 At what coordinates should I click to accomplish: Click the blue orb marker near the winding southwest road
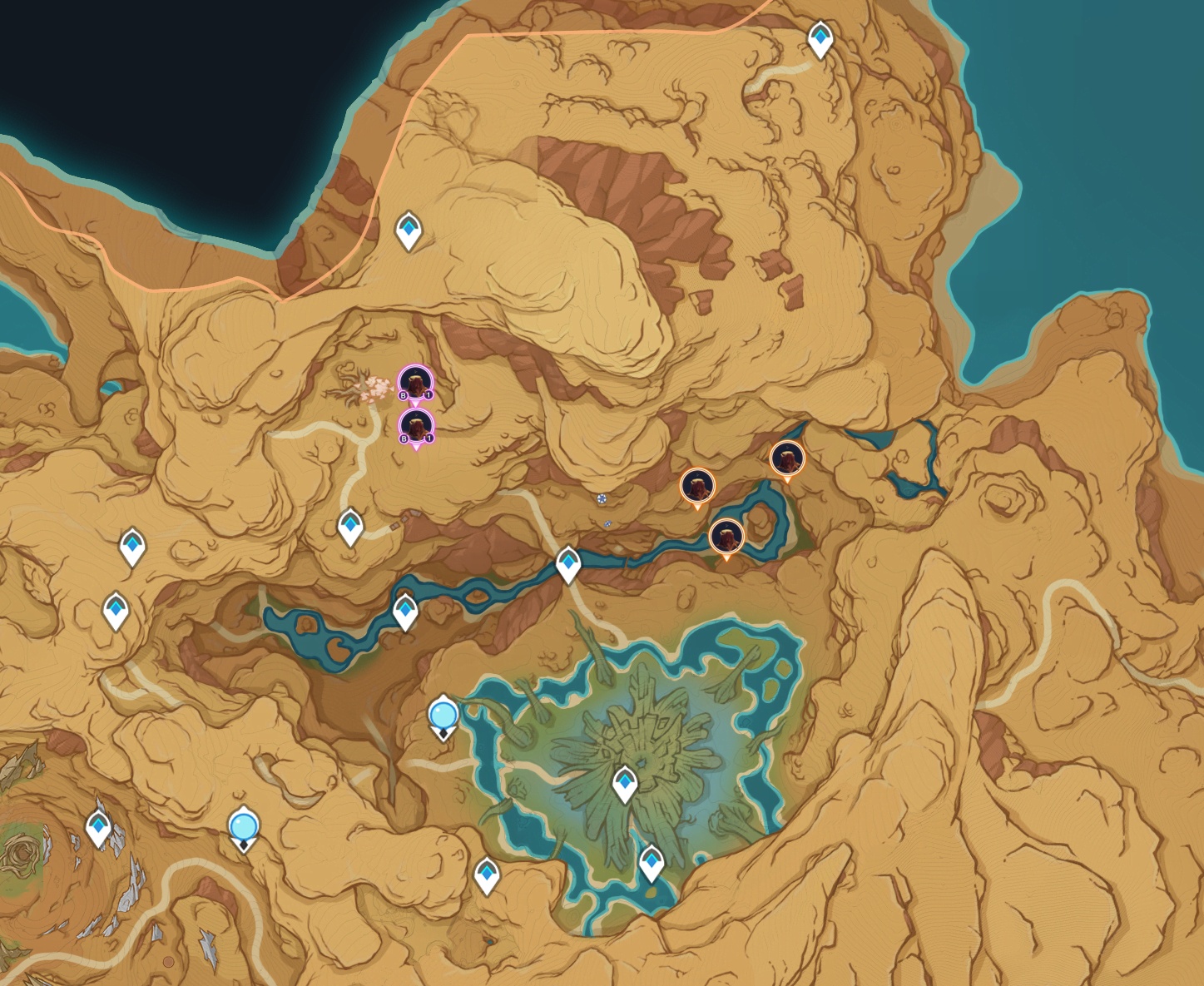click(244, 827)
